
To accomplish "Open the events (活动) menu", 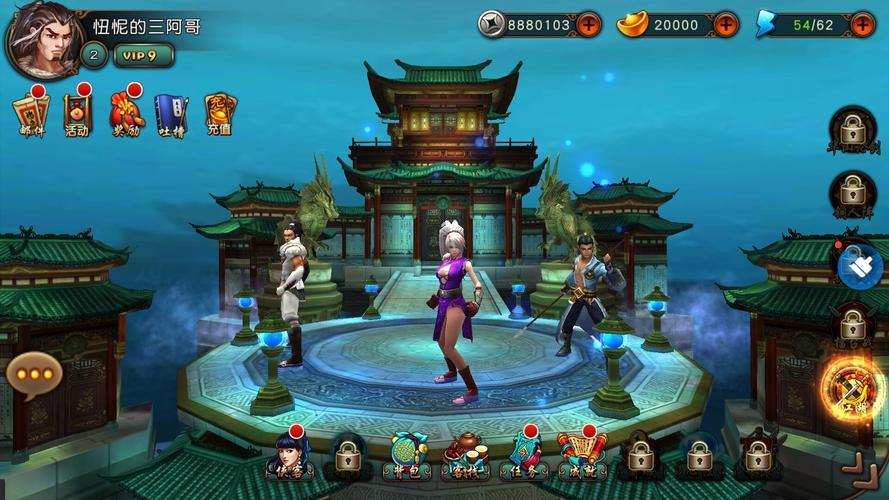I will [x=77, y=113].
